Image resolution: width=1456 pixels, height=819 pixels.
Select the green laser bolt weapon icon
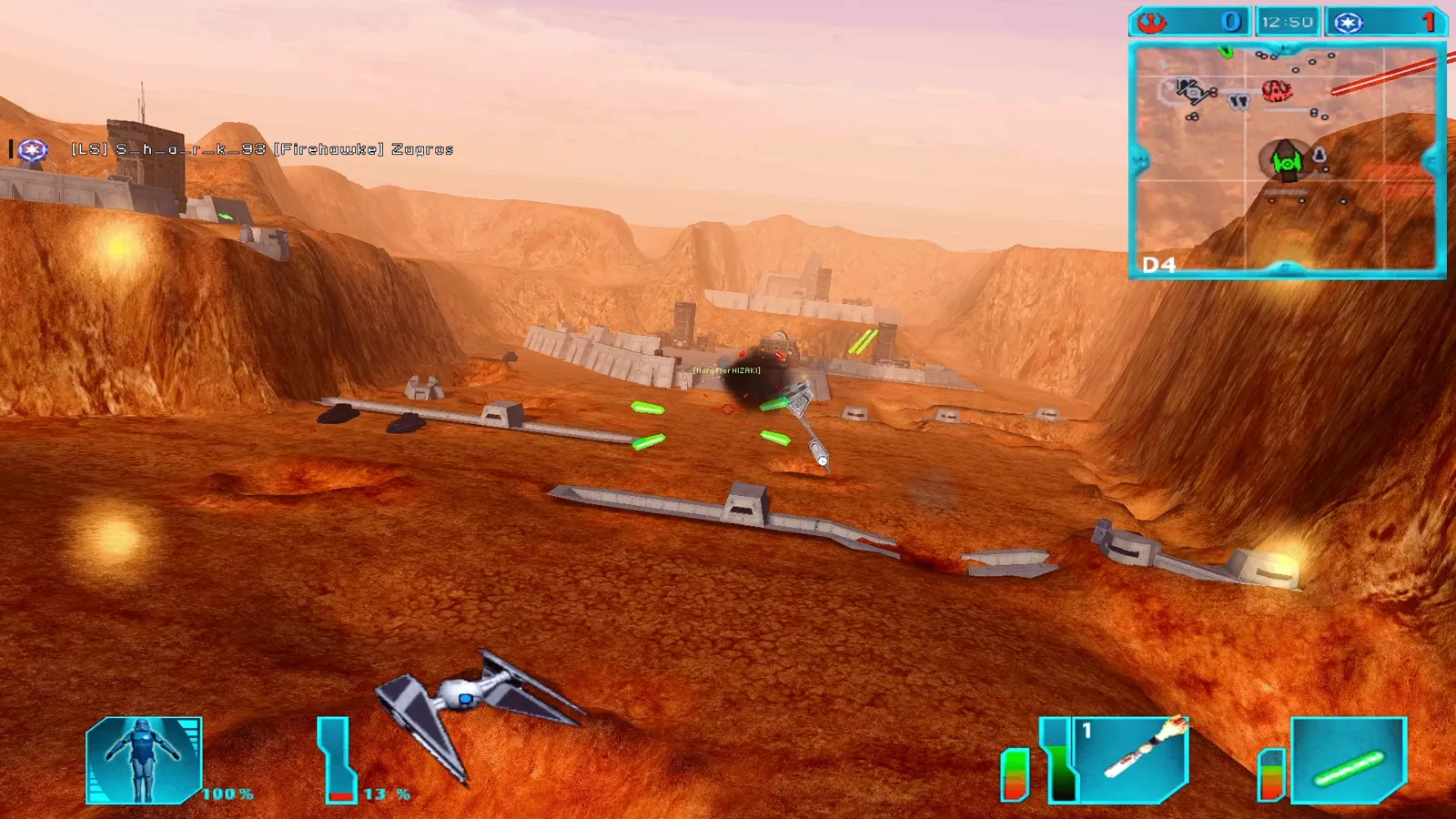(x=1349, y=761)
